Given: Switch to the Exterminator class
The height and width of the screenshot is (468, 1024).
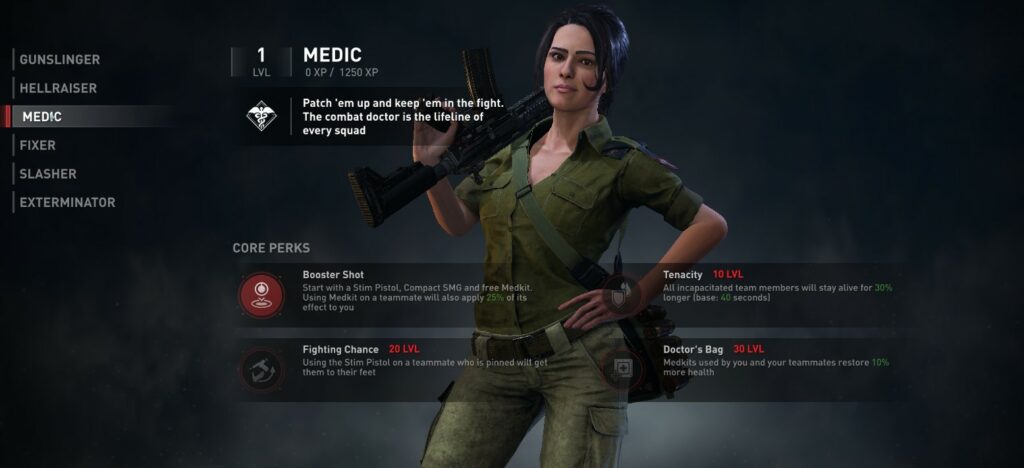Looking at the screenshot, I should [67, 202].
